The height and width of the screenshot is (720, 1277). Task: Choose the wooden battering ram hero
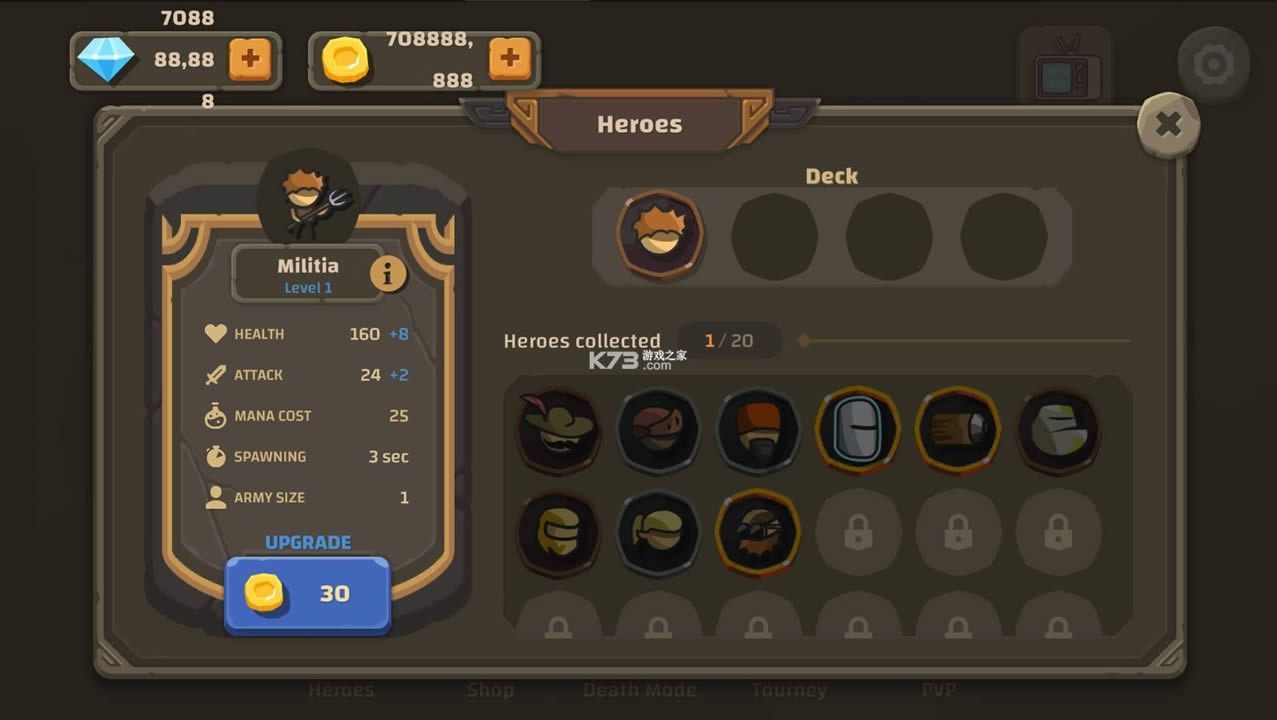958,431
